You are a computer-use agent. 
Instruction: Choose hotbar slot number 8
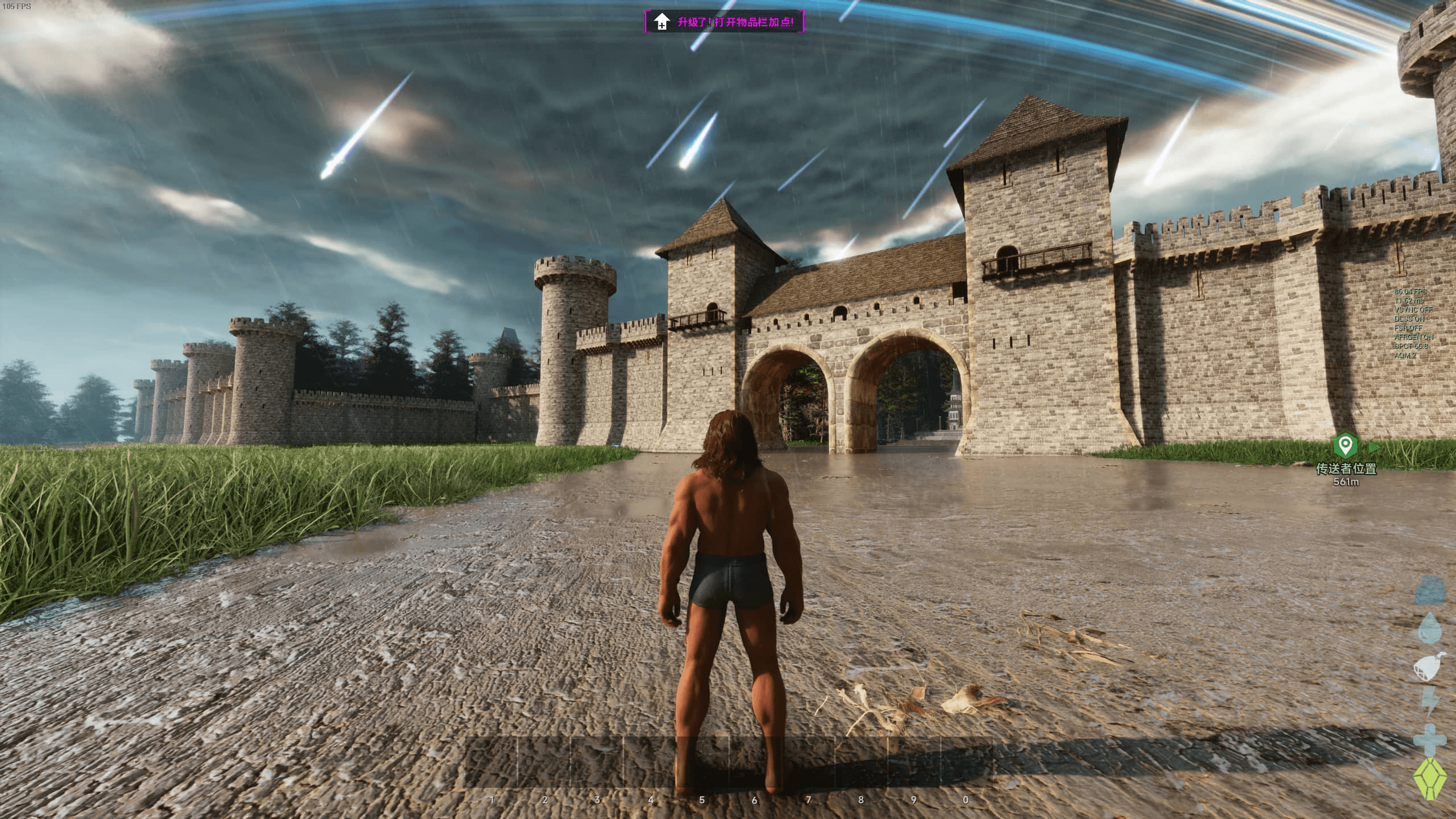click(861, 763)
